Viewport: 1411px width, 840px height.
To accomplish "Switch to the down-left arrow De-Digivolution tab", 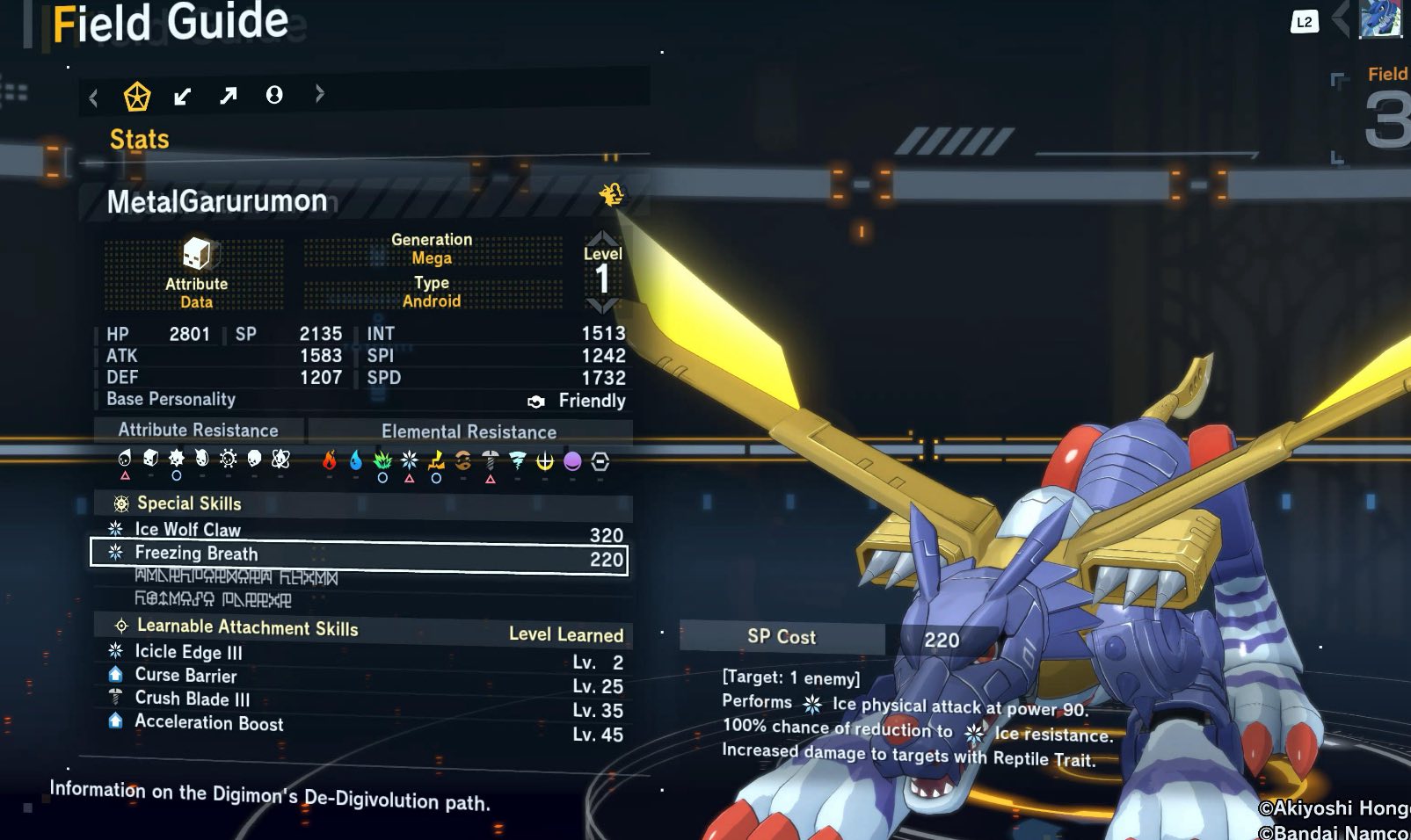I will (183, 96).
